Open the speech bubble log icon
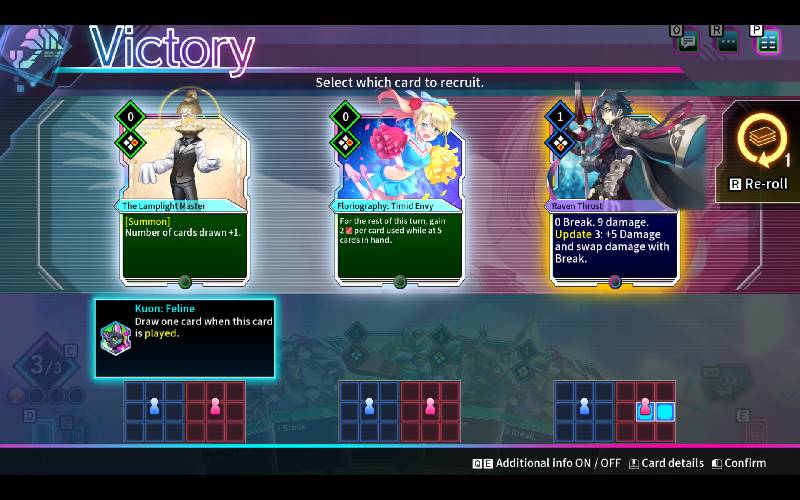Screen dimensions: 800x500 [688, 41]
